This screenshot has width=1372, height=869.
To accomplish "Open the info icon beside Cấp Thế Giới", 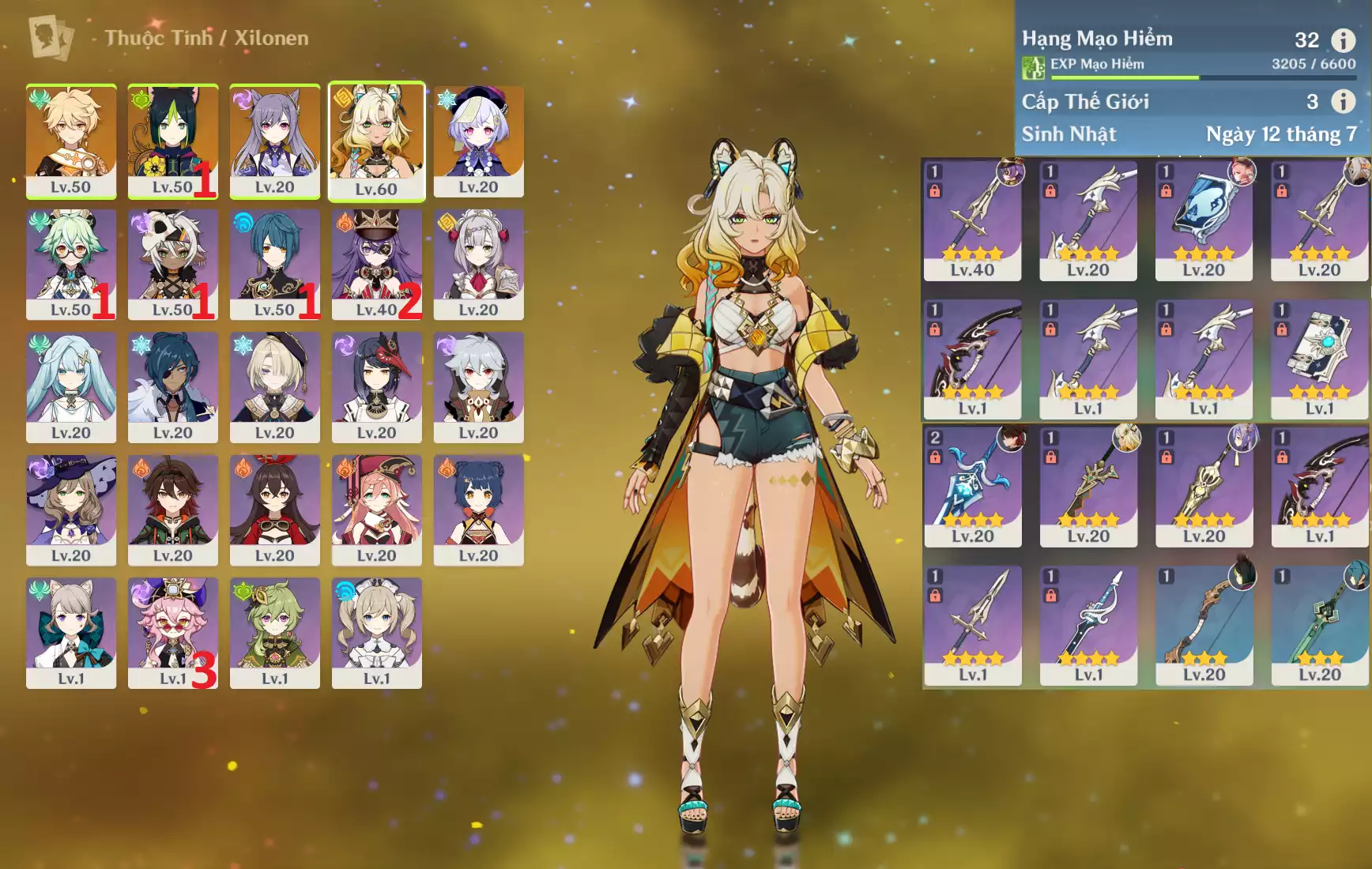I will [1343, 101].
